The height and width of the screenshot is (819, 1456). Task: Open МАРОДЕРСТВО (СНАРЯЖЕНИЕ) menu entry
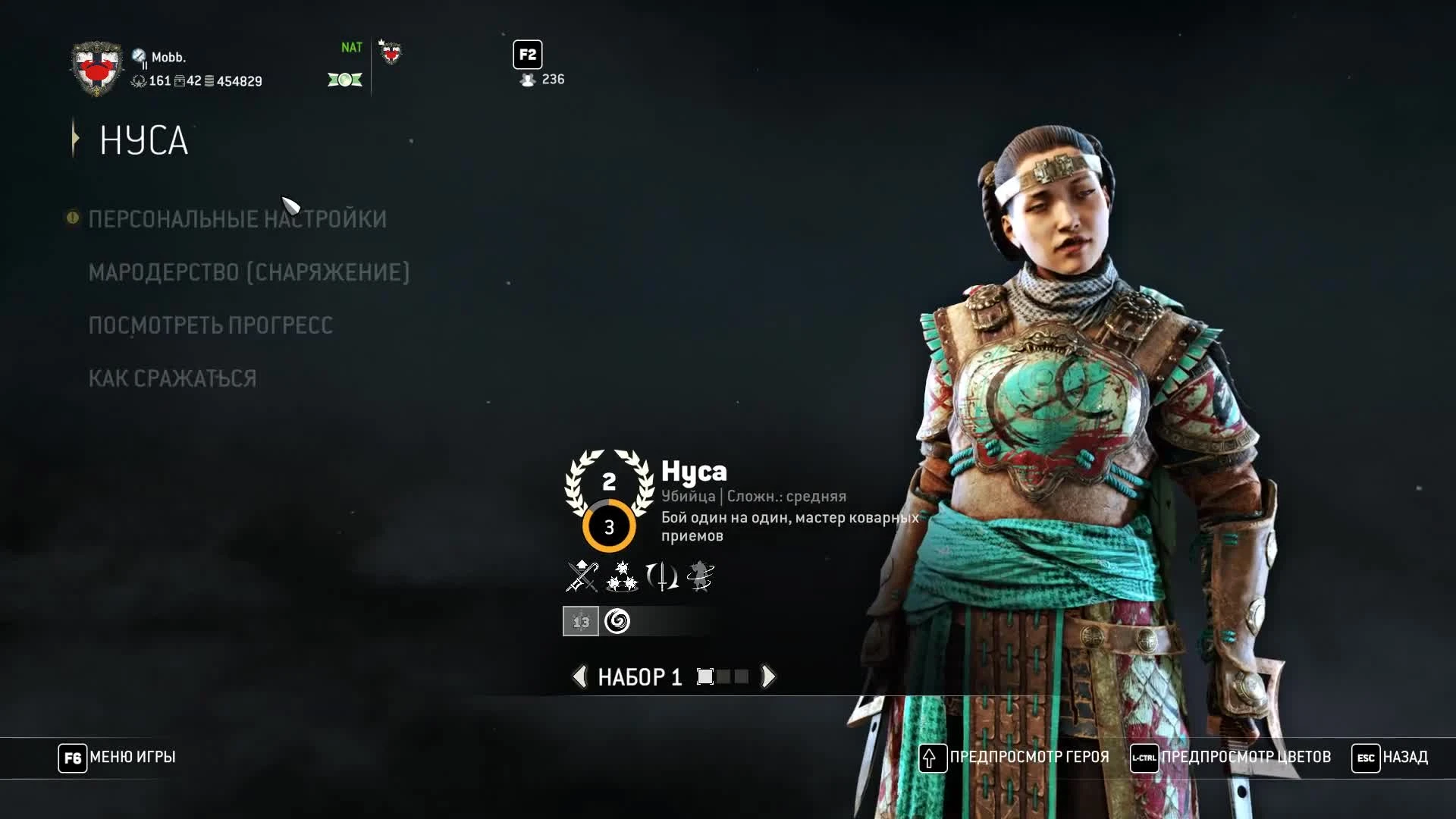pyautogui.click(x=249, y=272)
